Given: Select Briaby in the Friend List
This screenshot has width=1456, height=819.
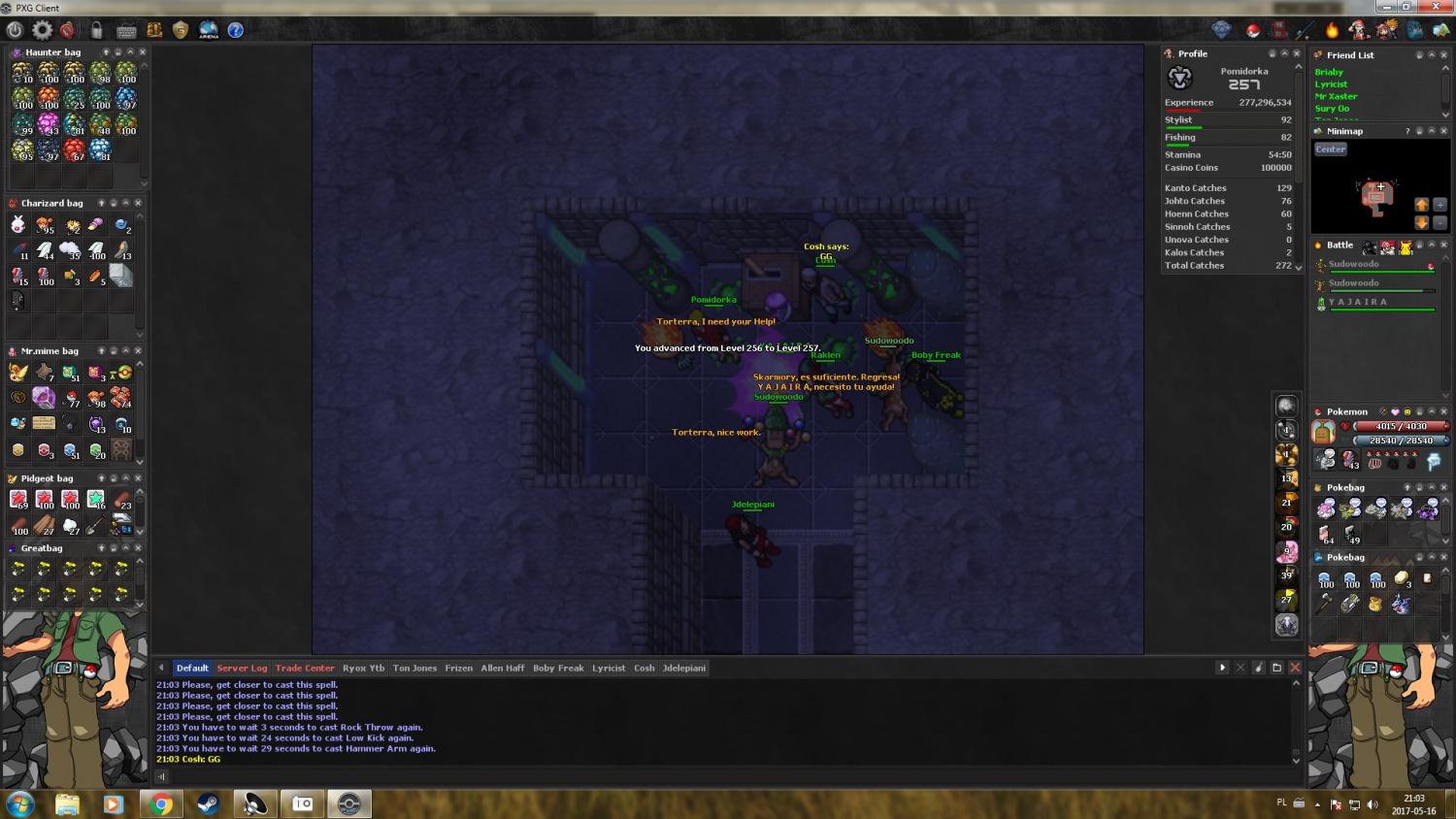Looking at the screenshot, I should click(1329, 72).
